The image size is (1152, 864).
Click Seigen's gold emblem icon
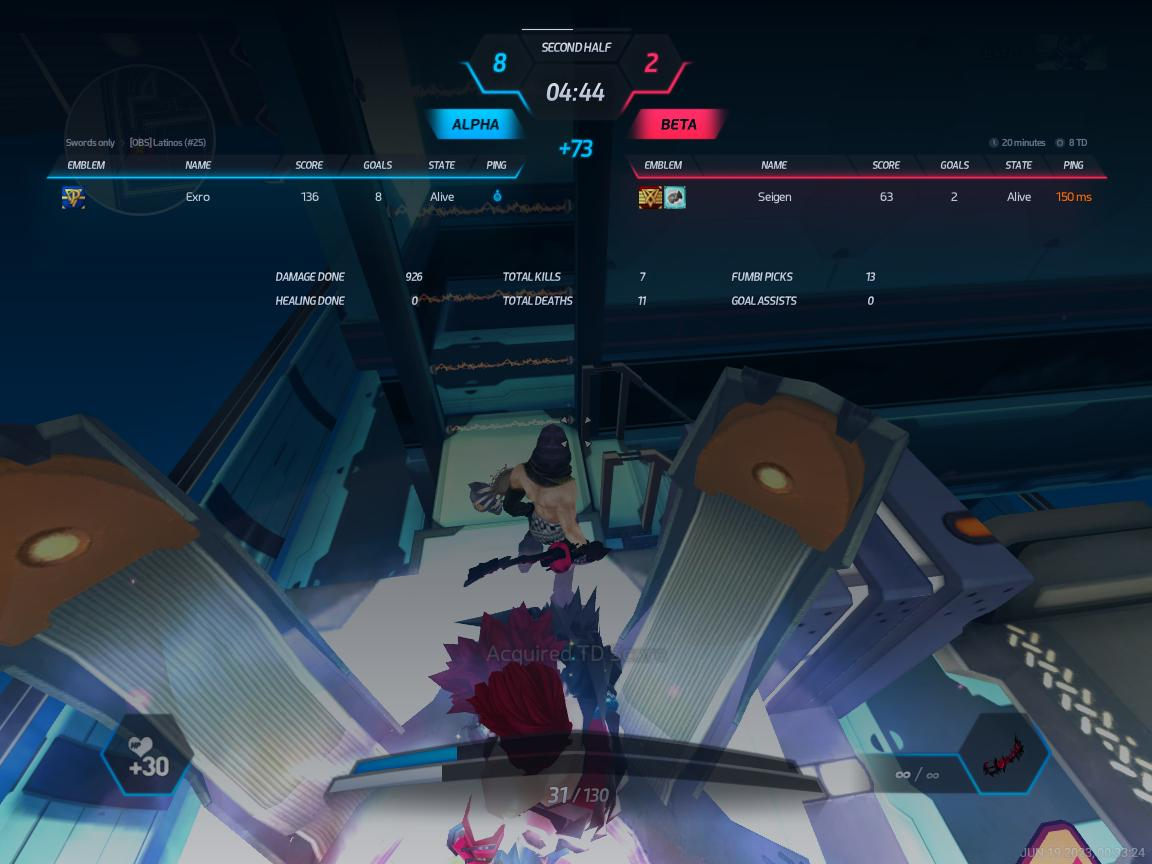650,197
